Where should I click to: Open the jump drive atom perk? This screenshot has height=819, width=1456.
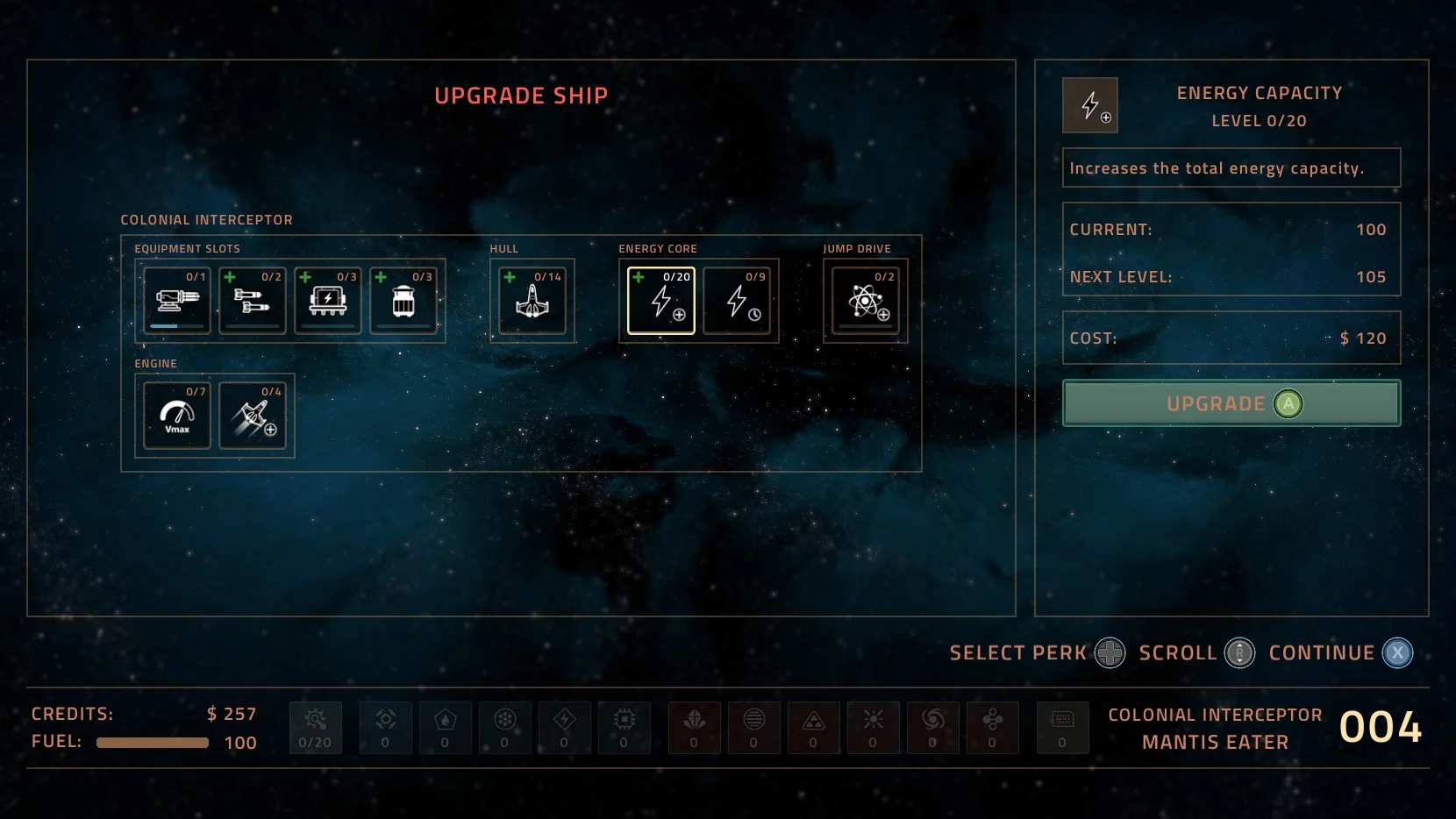[866, 301]
